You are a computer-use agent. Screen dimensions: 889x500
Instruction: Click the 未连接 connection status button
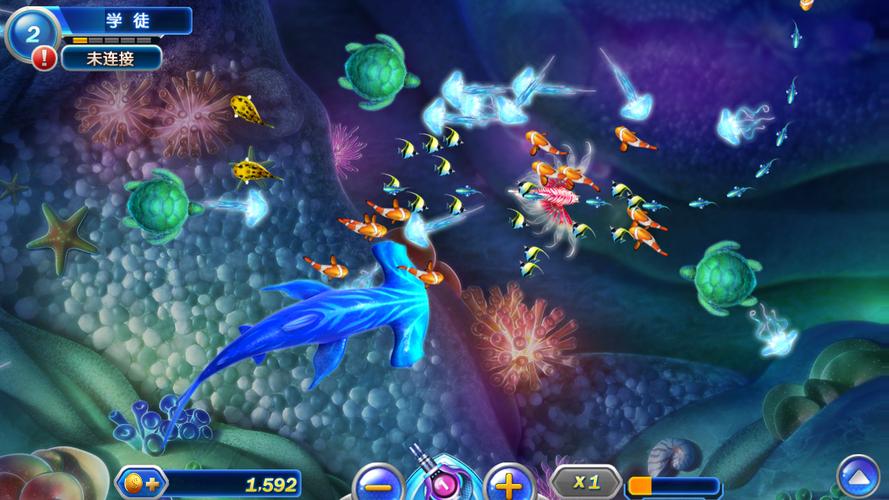[x=111, y=57]
